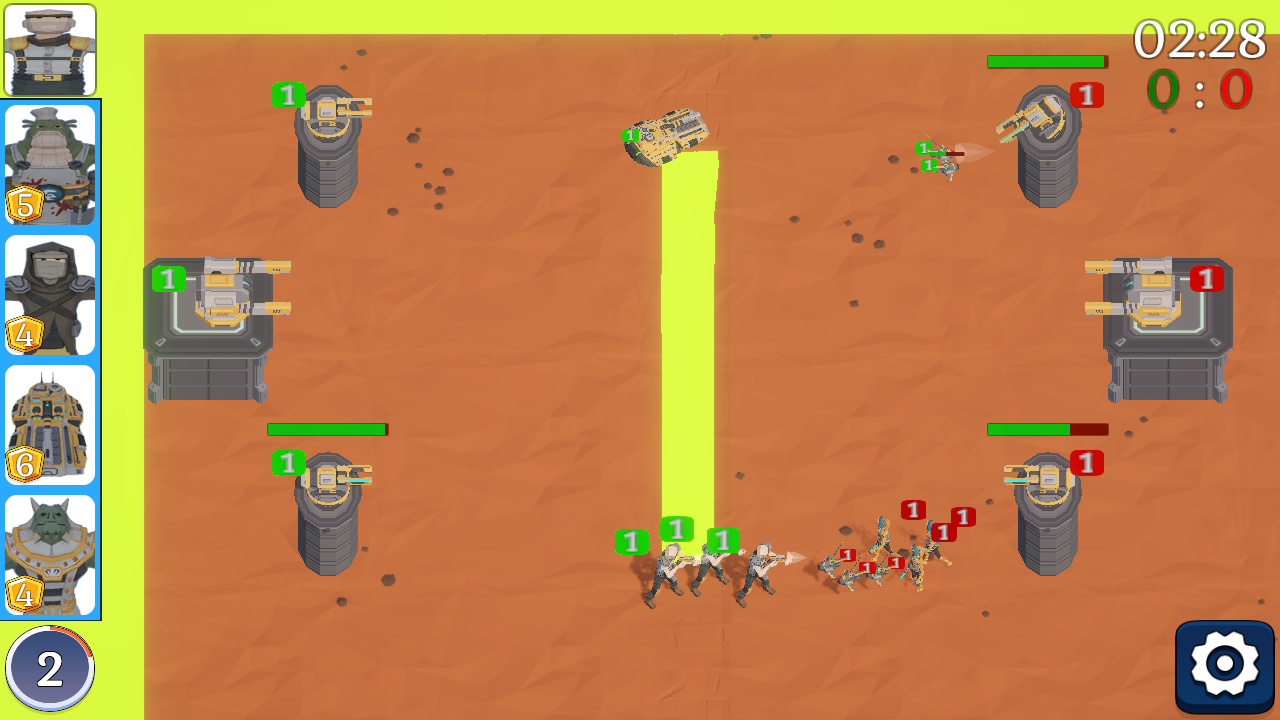The height and width of the screenshot is (720, 1280).
Task: Click the green health bar above bottom-left turret
Action: point(327,429)
